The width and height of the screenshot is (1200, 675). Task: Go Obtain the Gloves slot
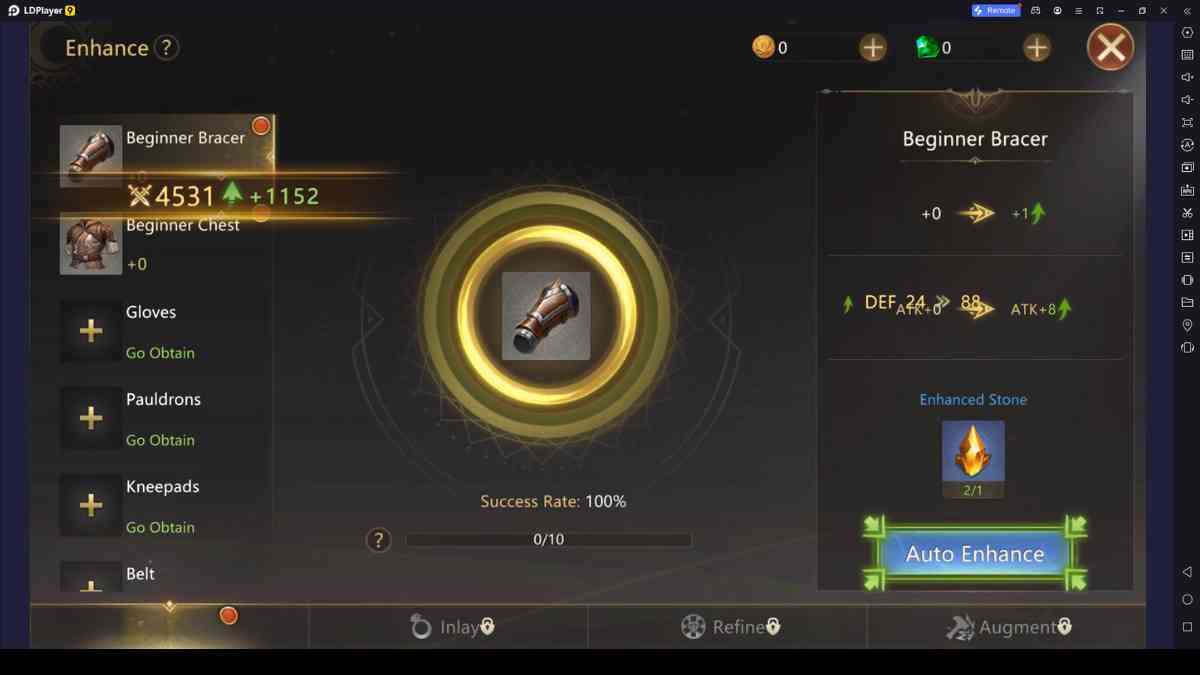tap(160, 353)
